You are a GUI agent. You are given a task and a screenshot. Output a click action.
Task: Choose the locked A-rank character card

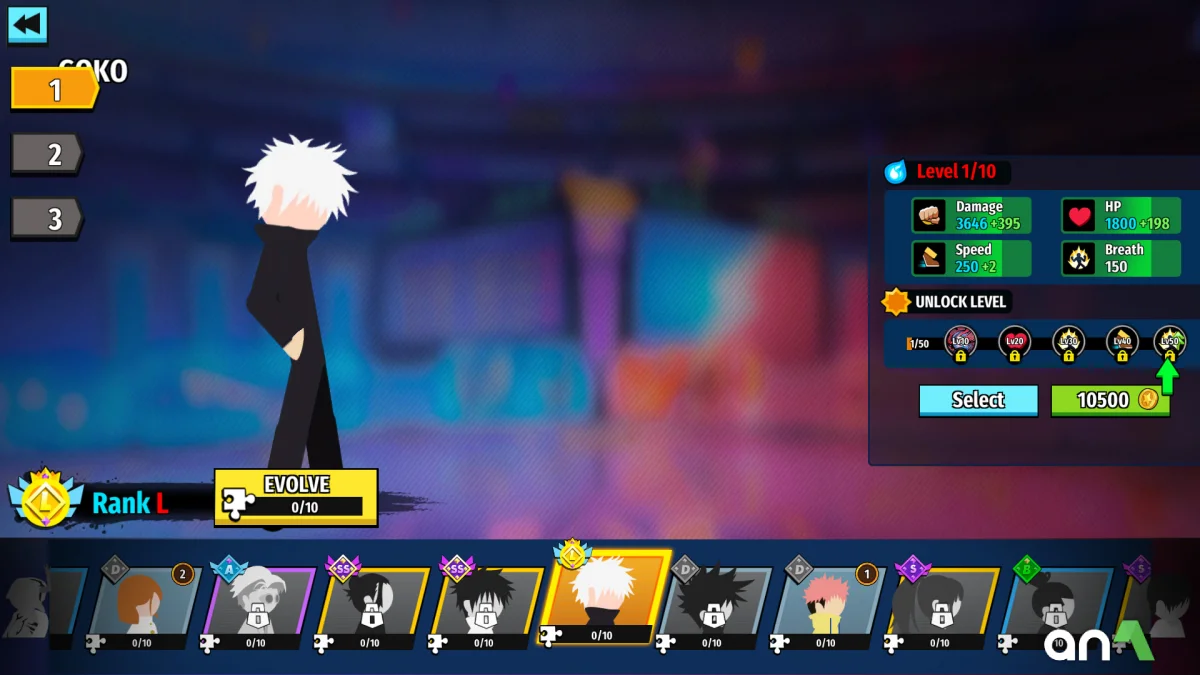coord(257,605)
